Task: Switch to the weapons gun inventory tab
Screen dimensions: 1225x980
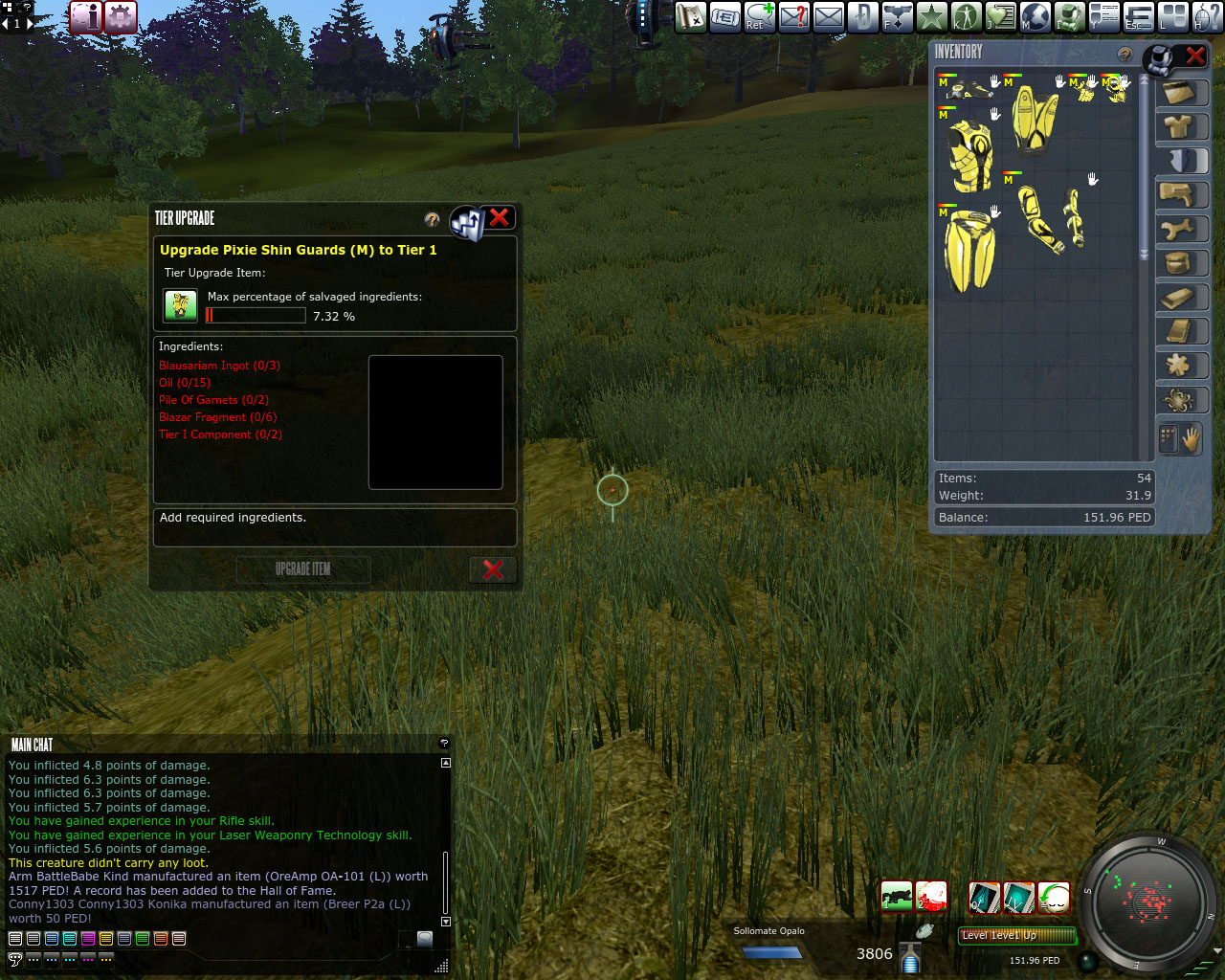Action: (1180, 195)
